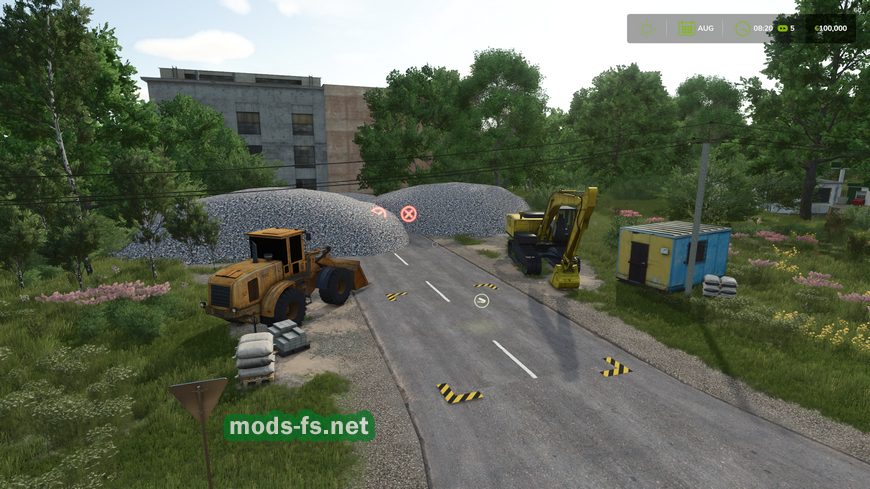Click the weather icon in the HUD bar

647,28
